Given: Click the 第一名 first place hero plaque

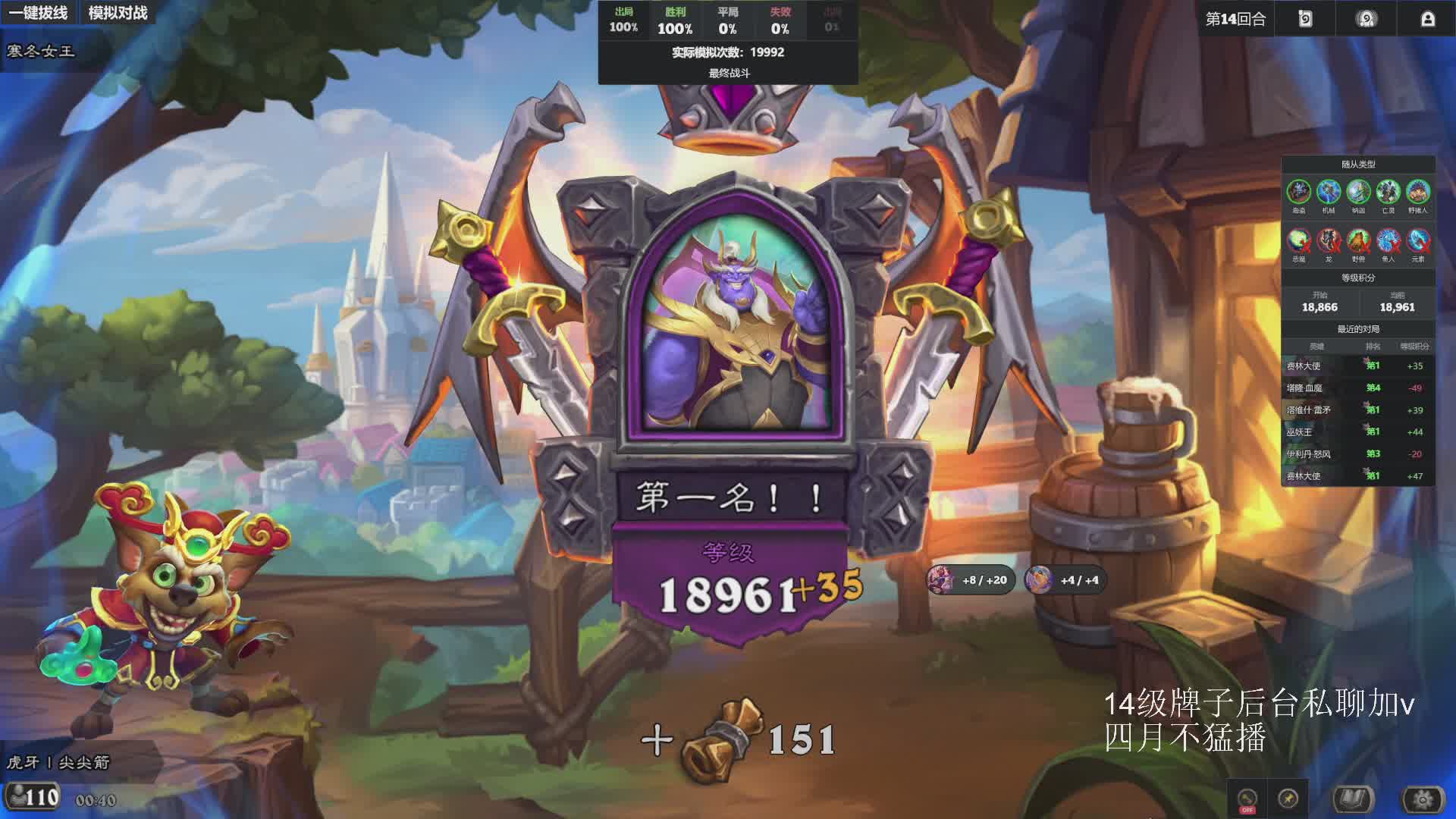Looking at the screenshot, I should click(x=730, y=497).
